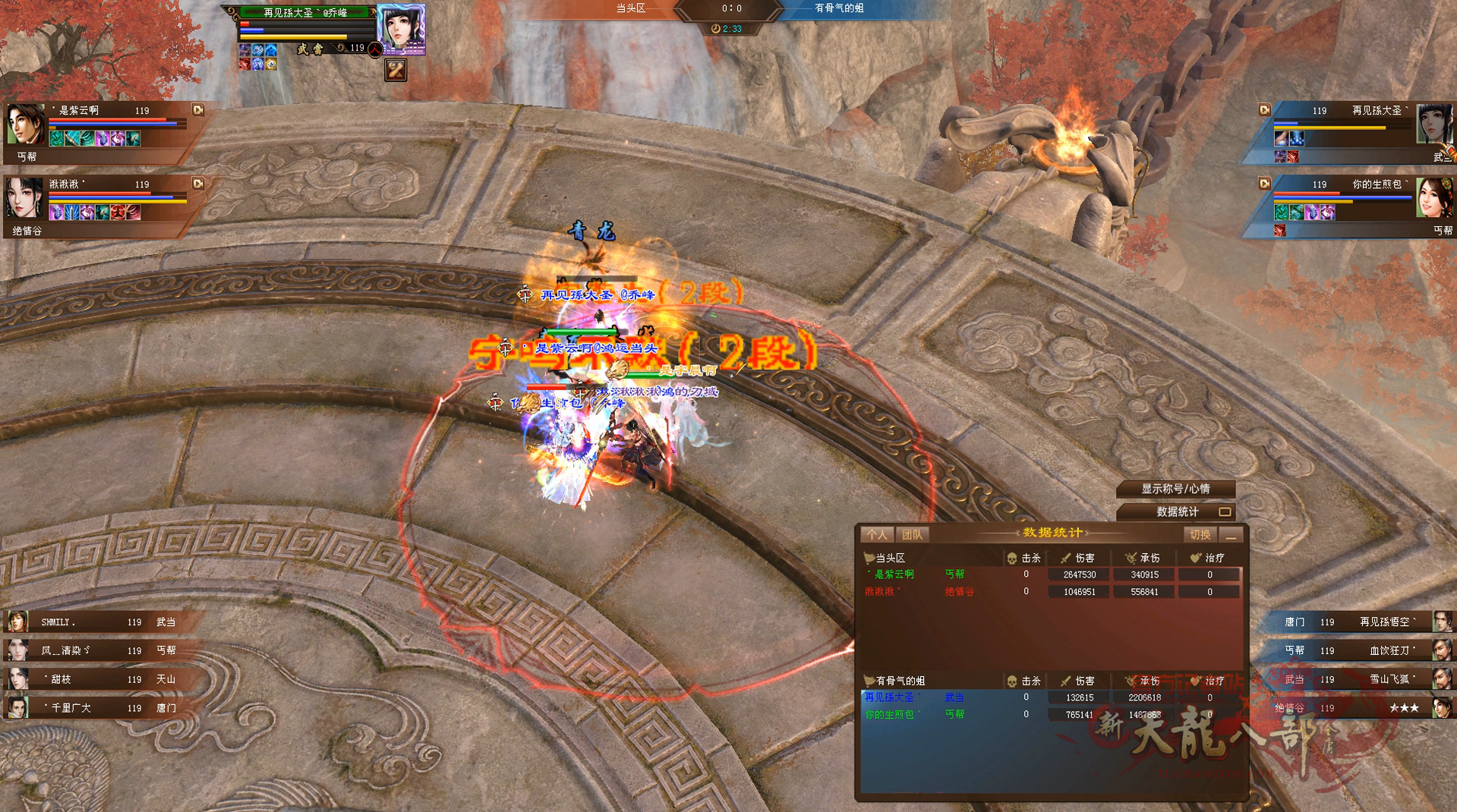Toggle the 显示称号/心情 button

coord(1175,489)
